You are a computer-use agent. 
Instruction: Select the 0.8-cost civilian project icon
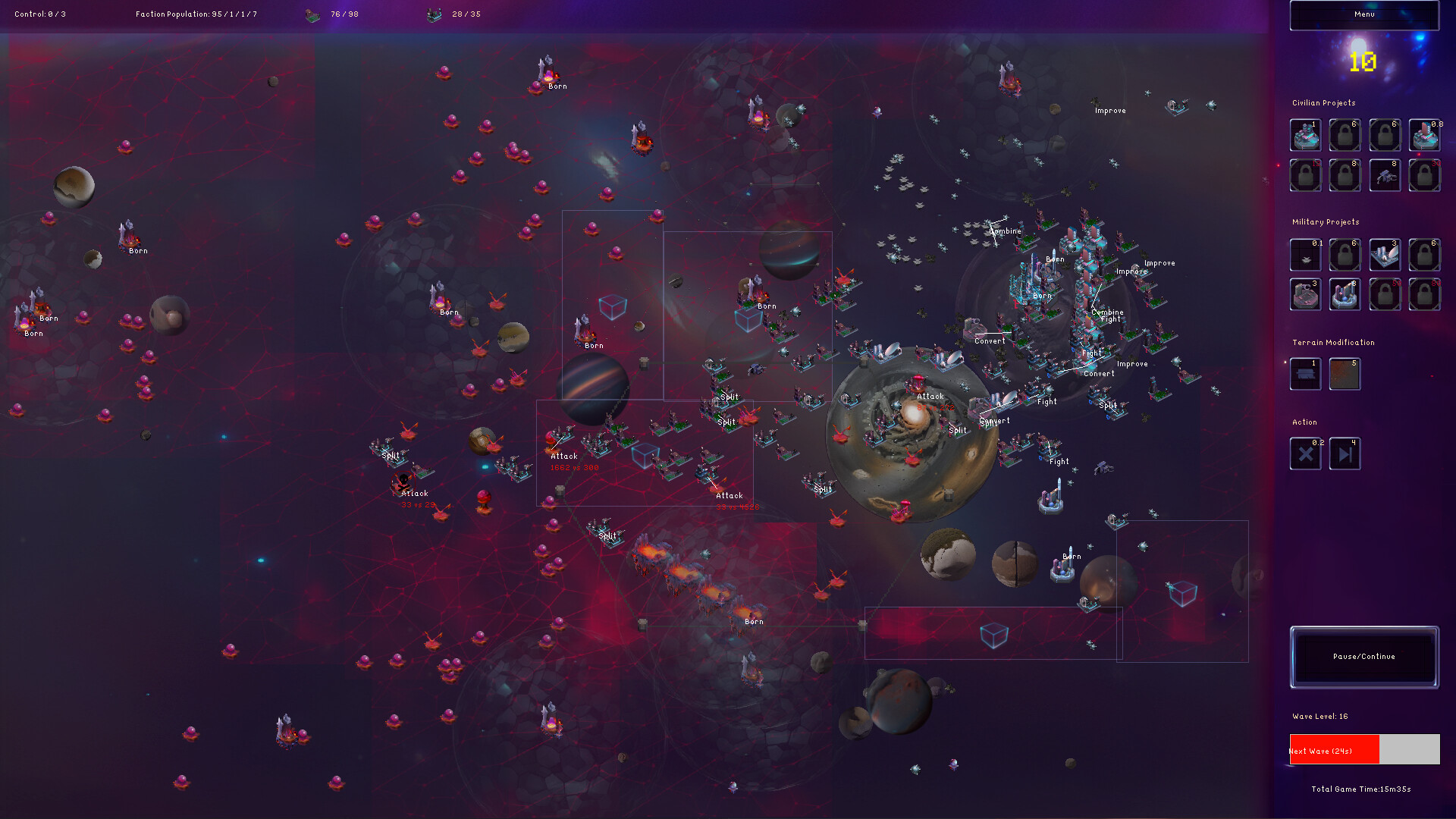[1424, 135]
